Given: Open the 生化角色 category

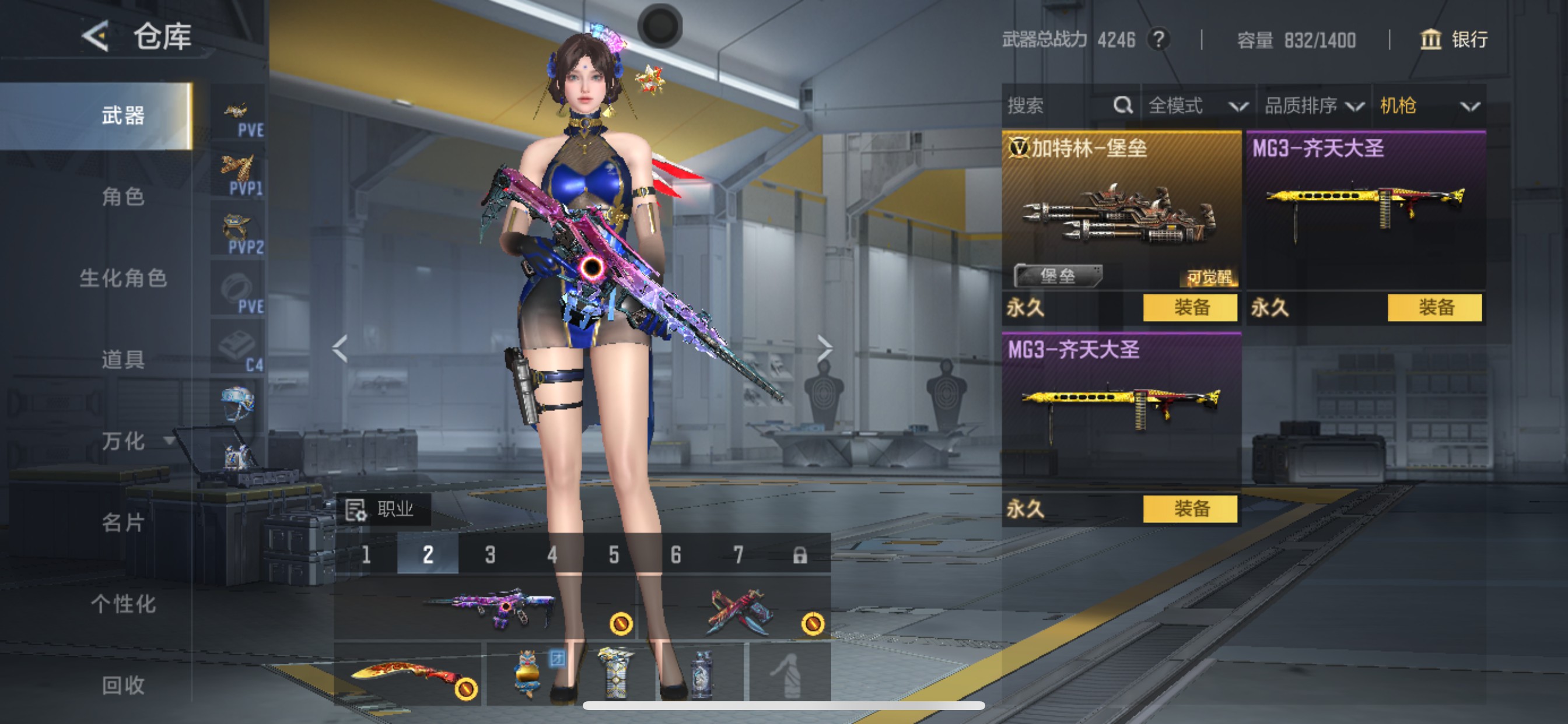Looking at the screenshot, I should (x=123, y=278).
